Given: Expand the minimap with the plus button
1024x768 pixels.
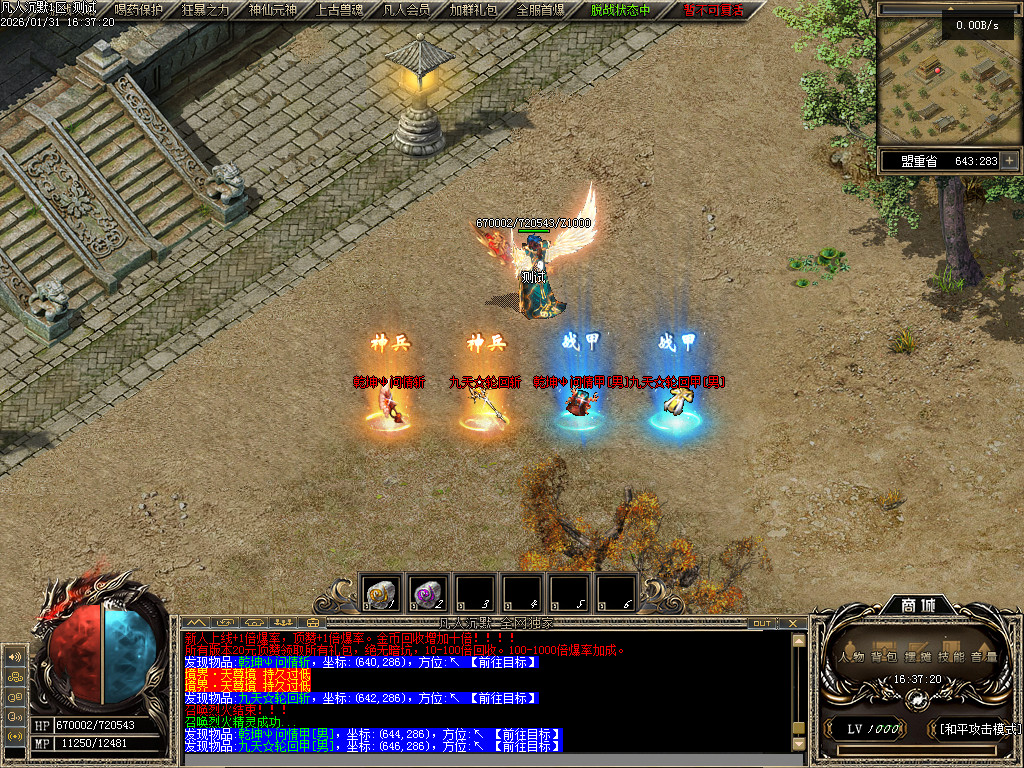Looking at the screenshot, I should point(1010,160).
